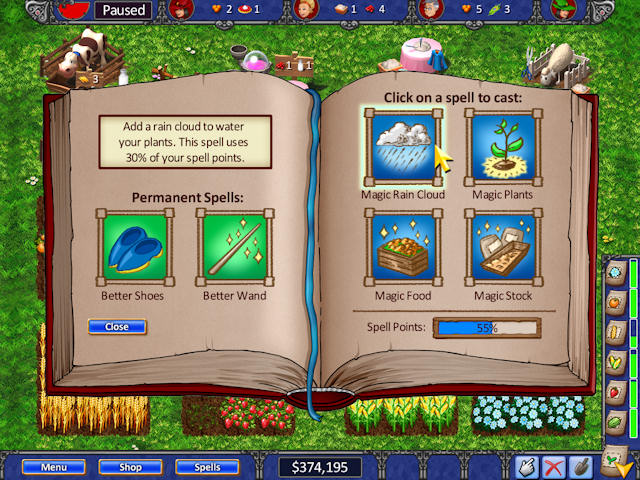Select the shovel dig tool
Viewport: 640px width, 480px height.
pos(580,467)
